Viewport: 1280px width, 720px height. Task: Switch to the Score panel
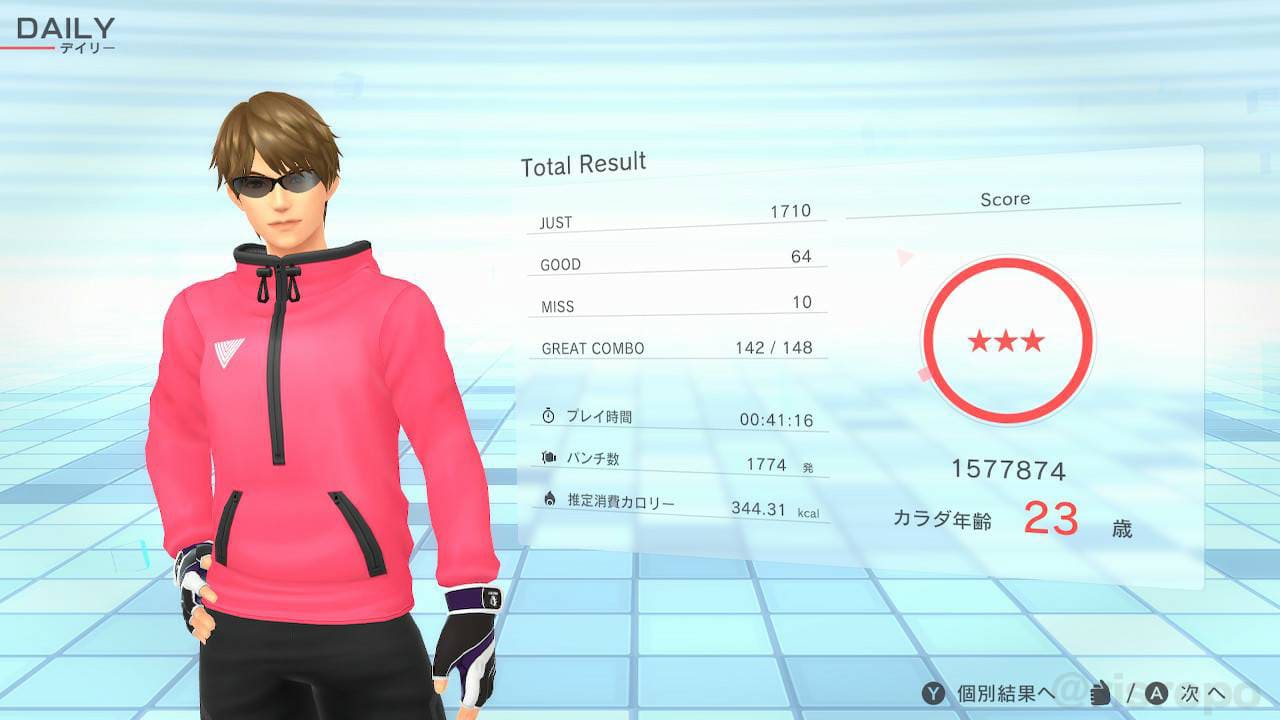1005,199
